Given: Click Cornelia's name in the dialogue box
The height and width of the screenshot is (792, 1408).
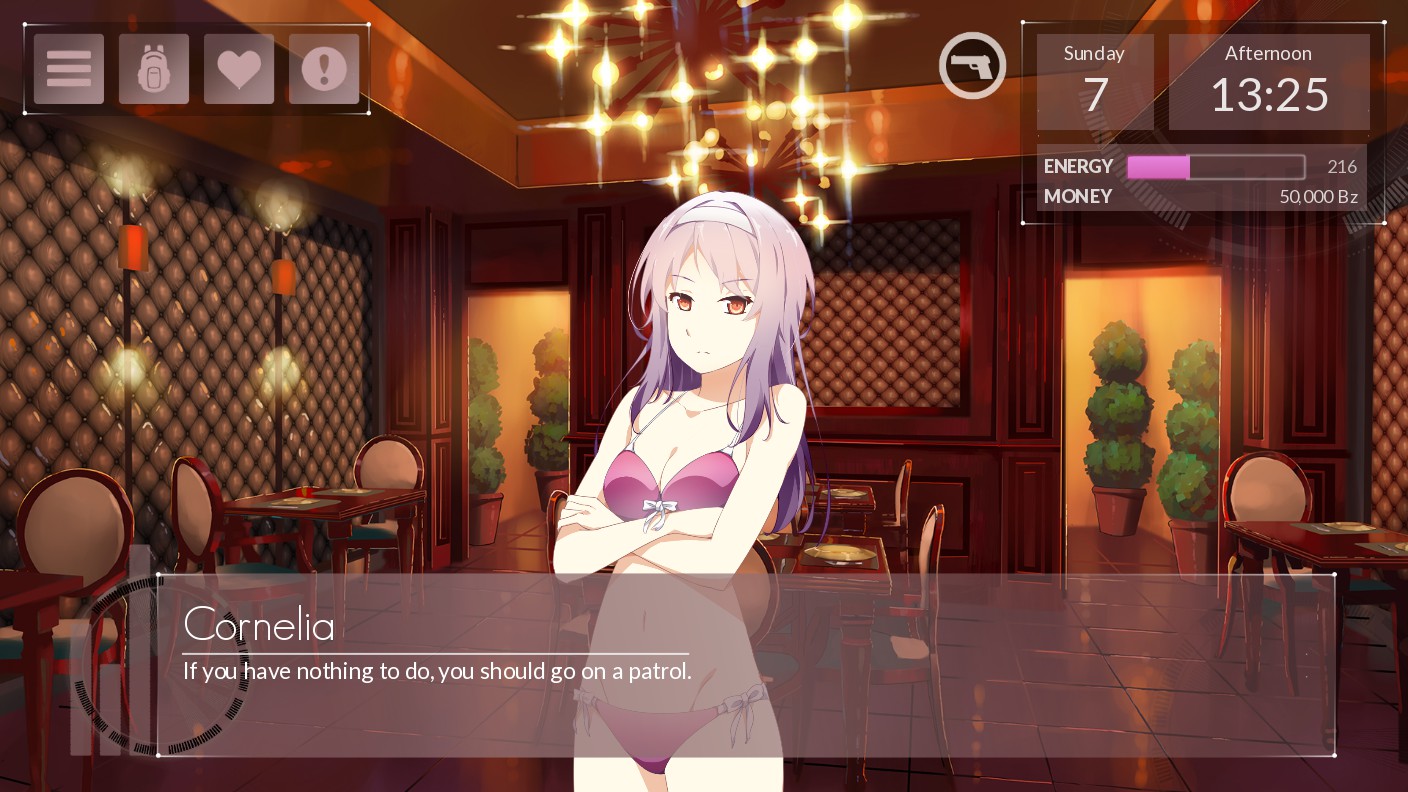Looking at the screenshot, I should (259, 624).
